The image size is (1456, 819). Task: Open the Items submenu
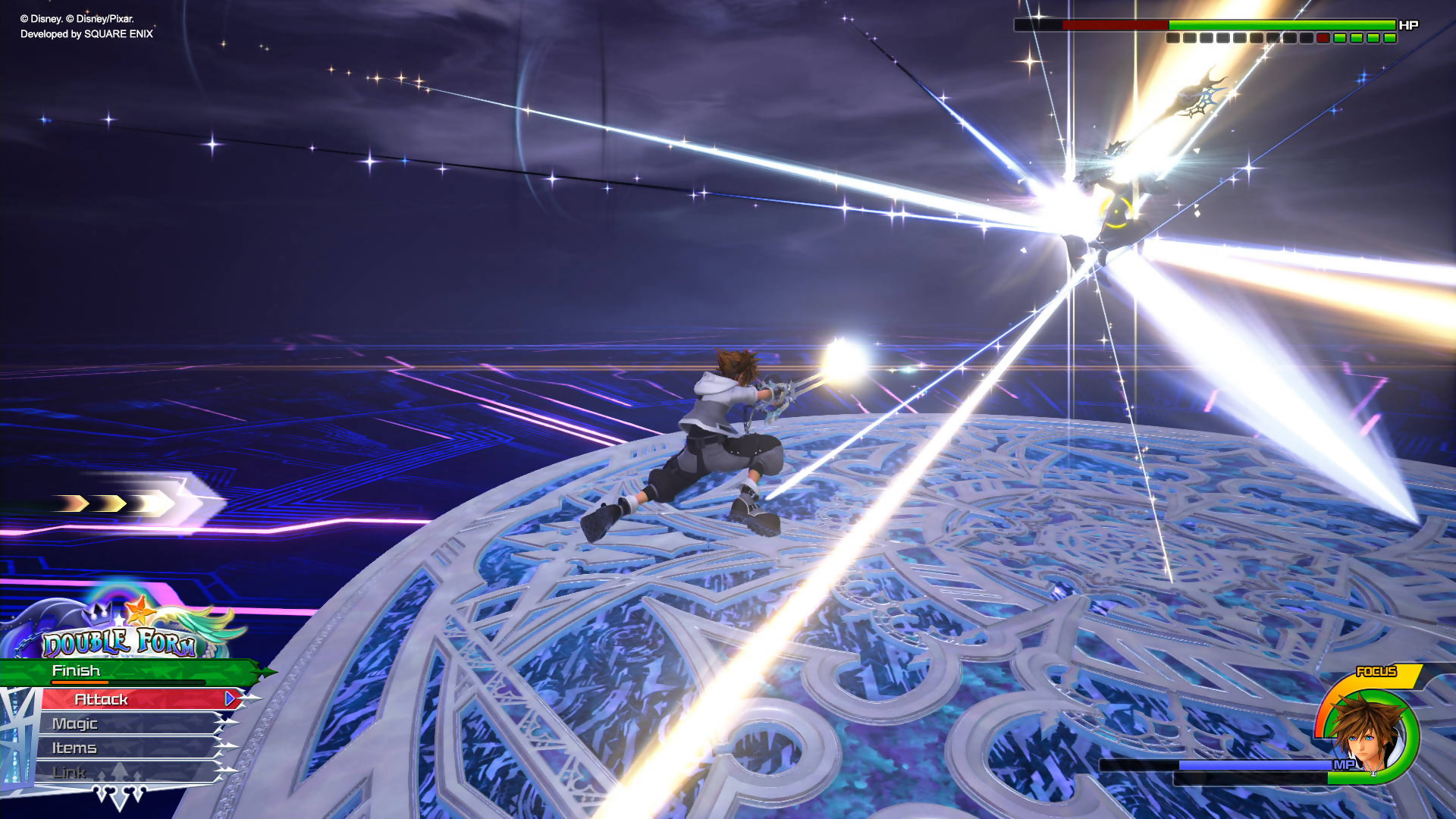click(x=74, y=748)
